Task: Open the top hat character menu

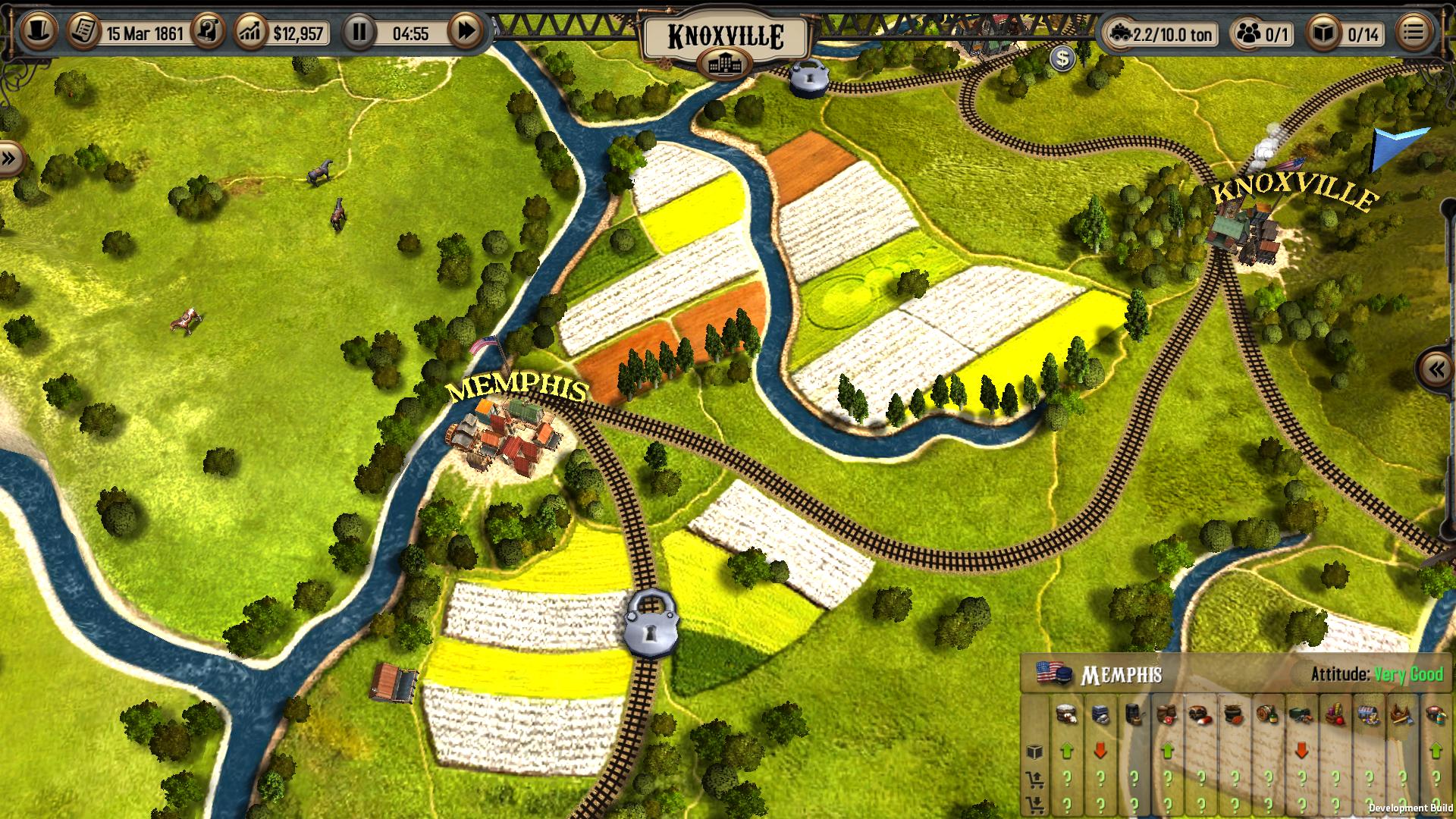Action: (x=36, y=32)
